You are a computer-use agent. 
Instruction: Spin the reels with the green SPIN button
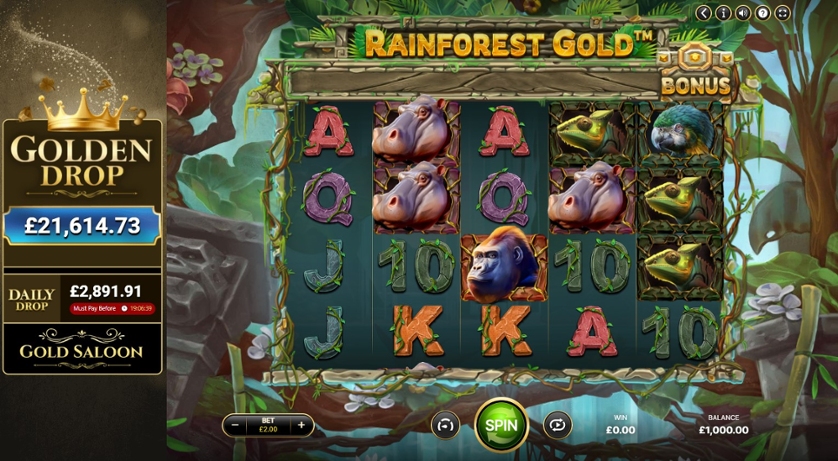click(x=501, y=424)
